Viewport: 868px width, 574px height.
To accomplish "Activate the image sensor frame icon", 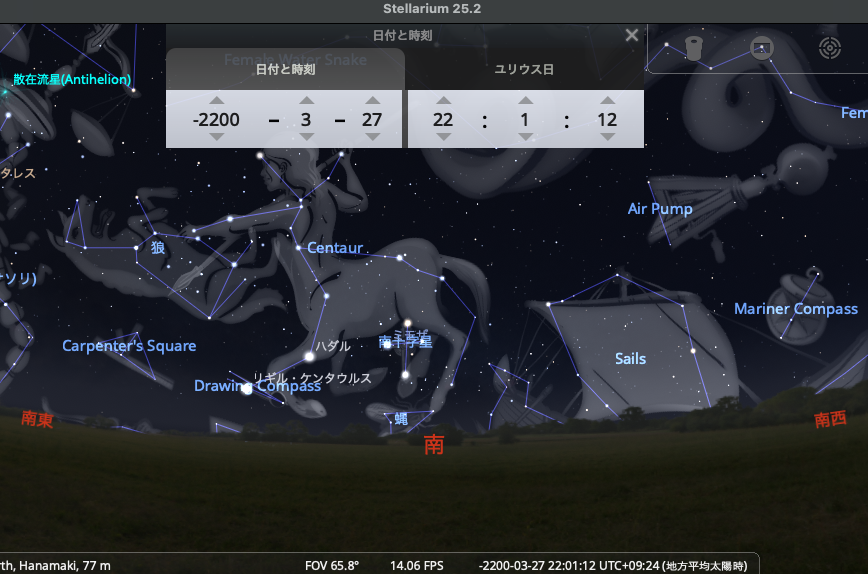I will 762,47.
